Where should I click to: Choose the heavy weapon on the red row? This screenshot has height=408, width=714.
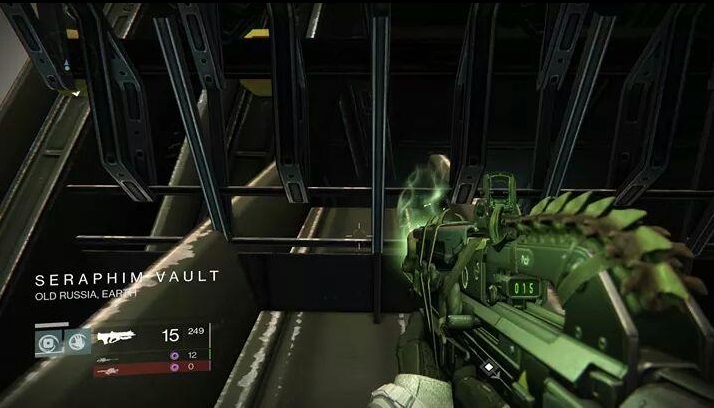tap(109, 367)
